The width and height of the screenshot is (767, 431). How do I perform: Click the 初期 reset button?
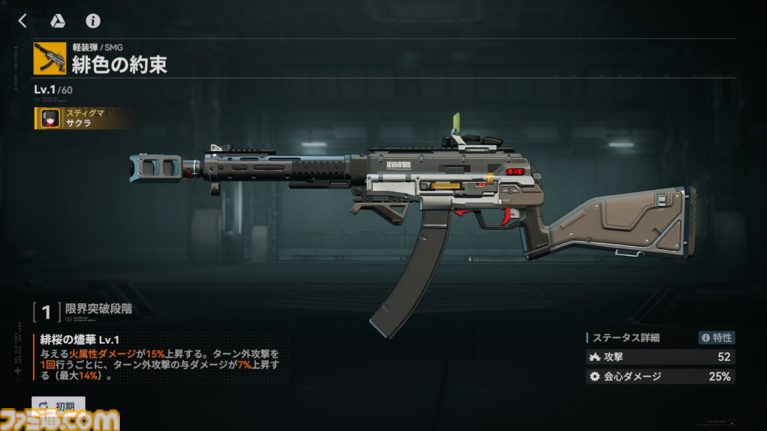point(58,406)
